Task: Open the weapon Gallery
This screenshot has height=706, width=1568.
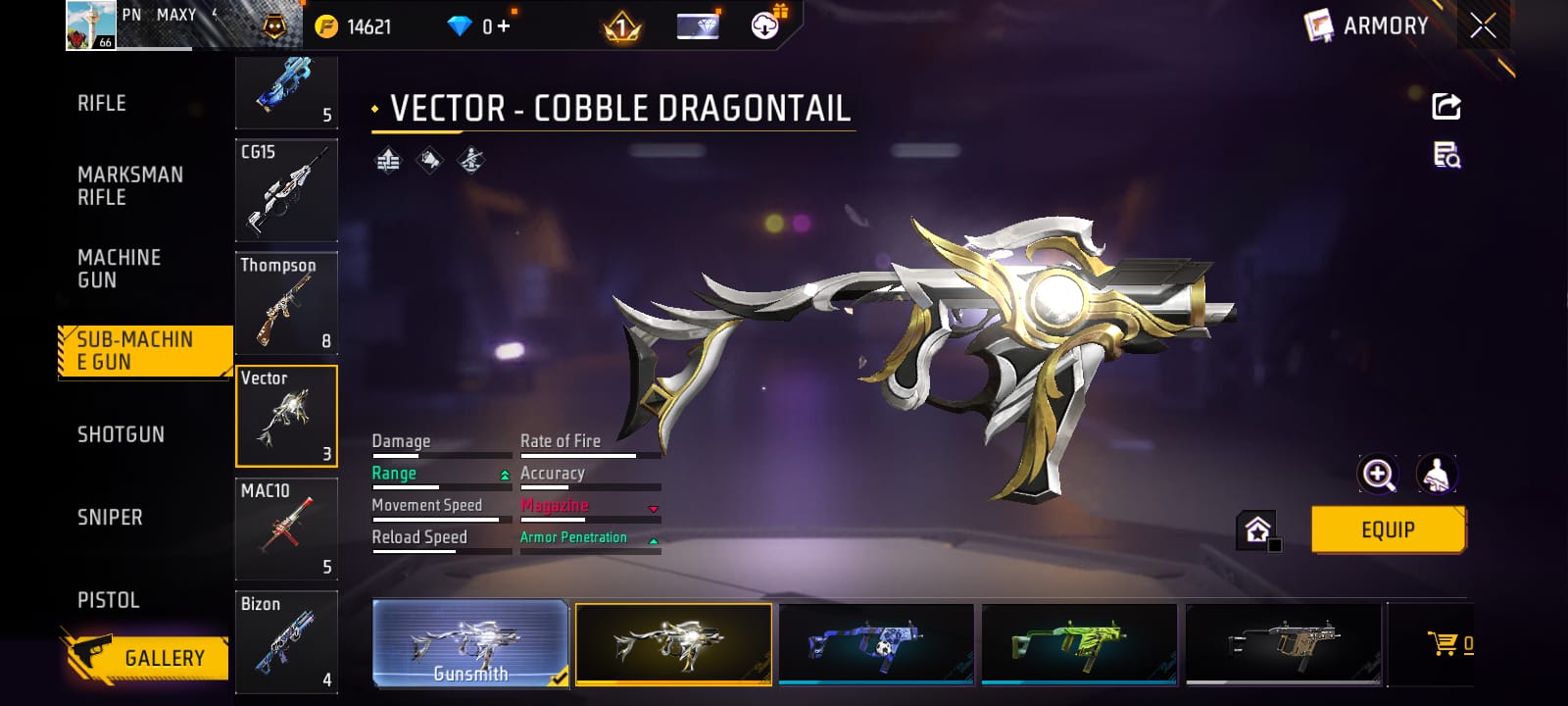Action: pos(147,658)
